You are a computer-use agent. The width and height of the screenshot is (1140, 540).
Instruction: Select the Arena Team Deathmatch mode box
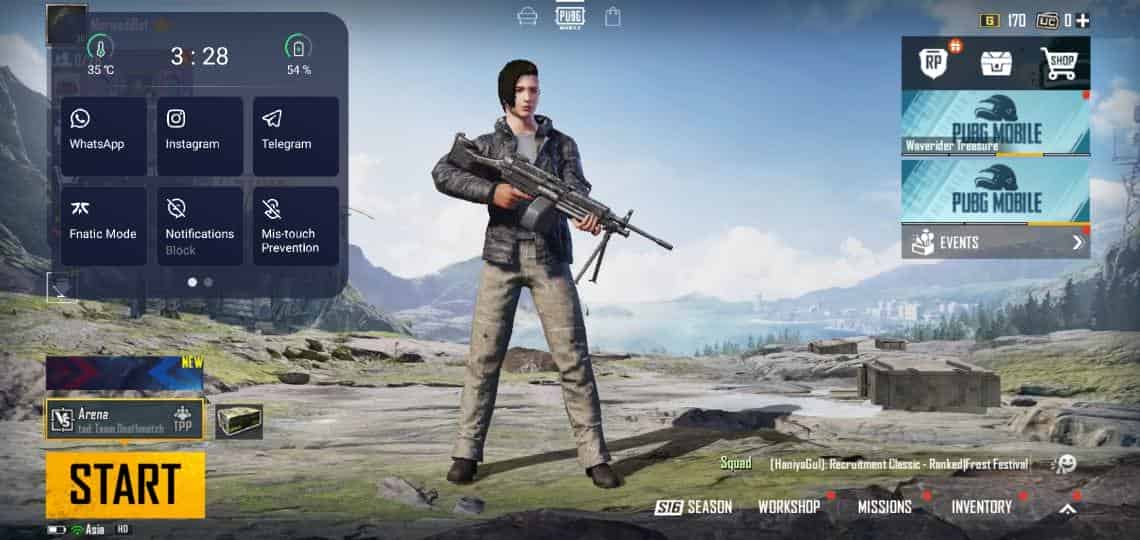tap(124, 419)
